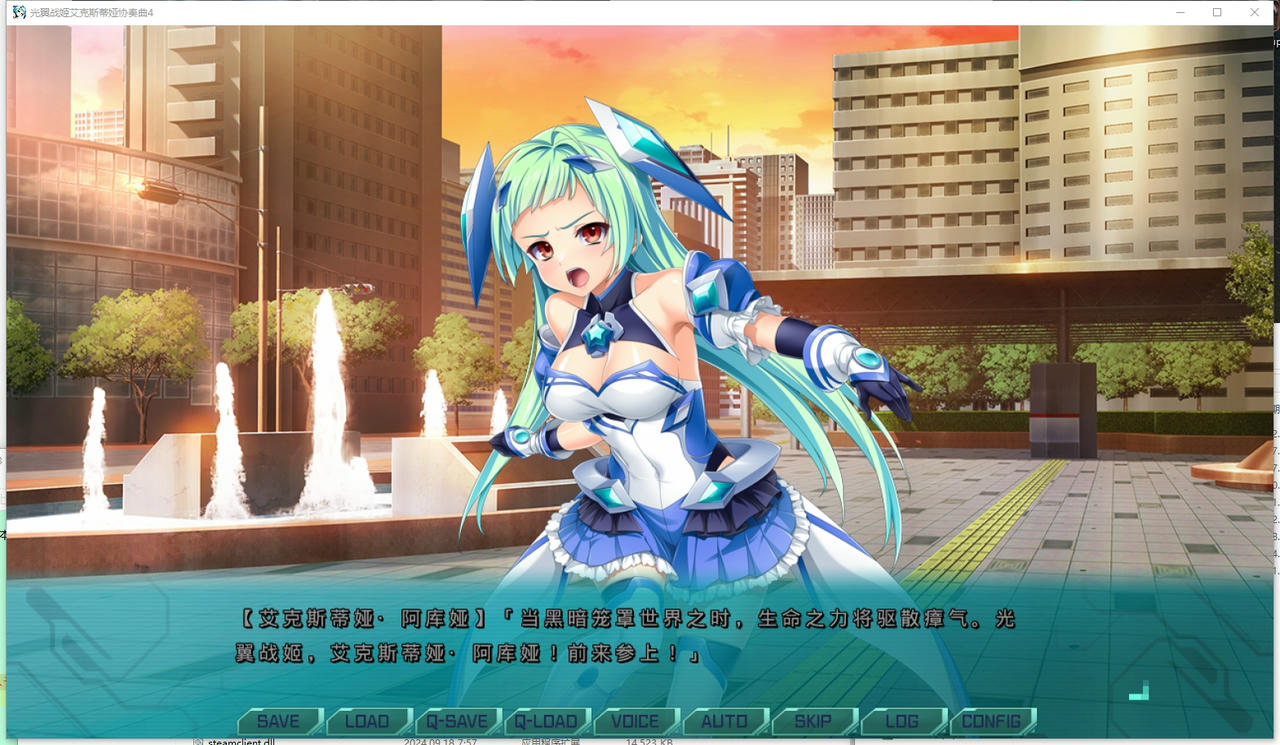Open the CONFIG settings menu
The height and width of the screenshot is (745, 1280).
[991, 720]
